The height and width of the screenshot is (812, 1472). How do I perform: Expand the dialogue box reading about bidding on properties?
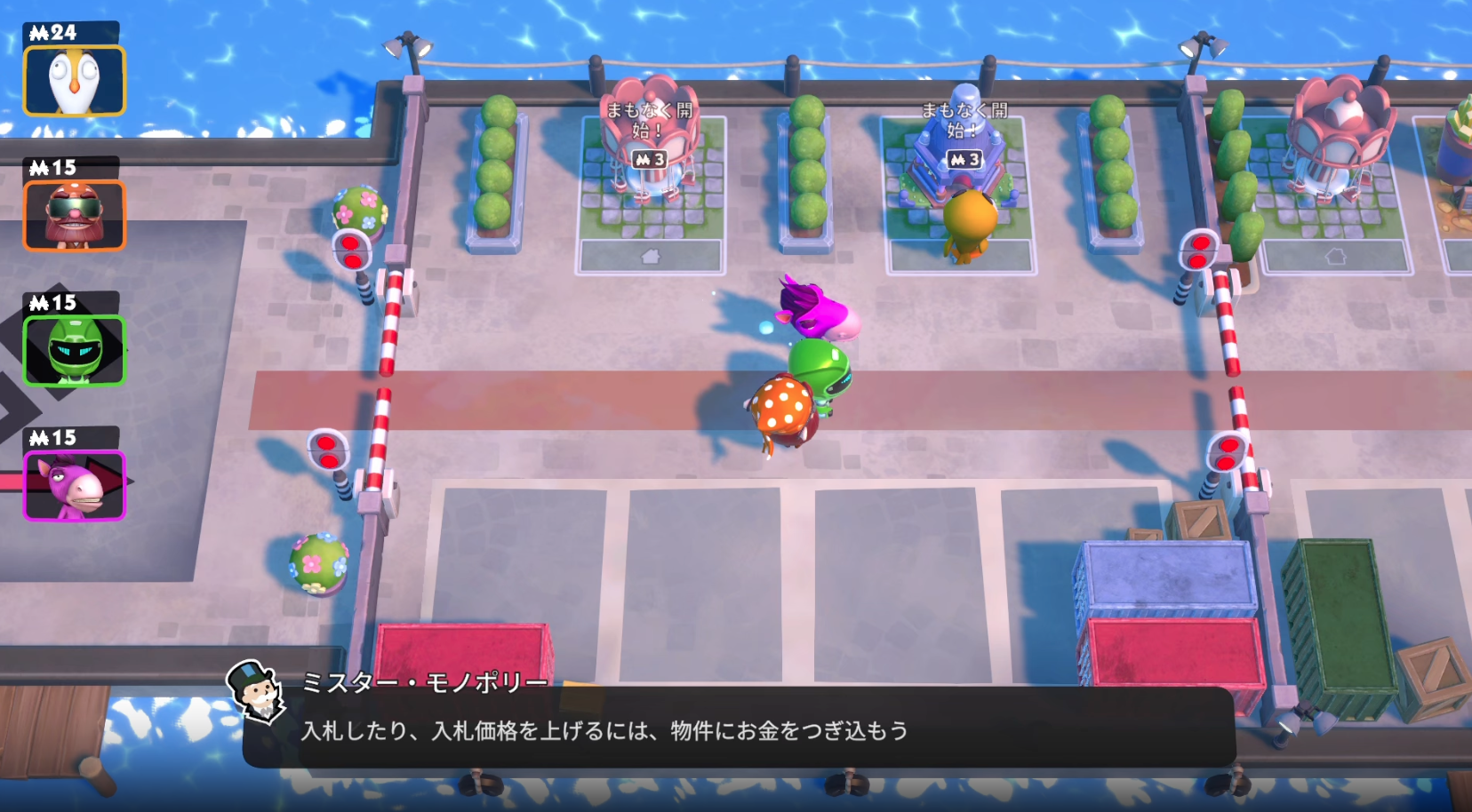coord(736,730)
